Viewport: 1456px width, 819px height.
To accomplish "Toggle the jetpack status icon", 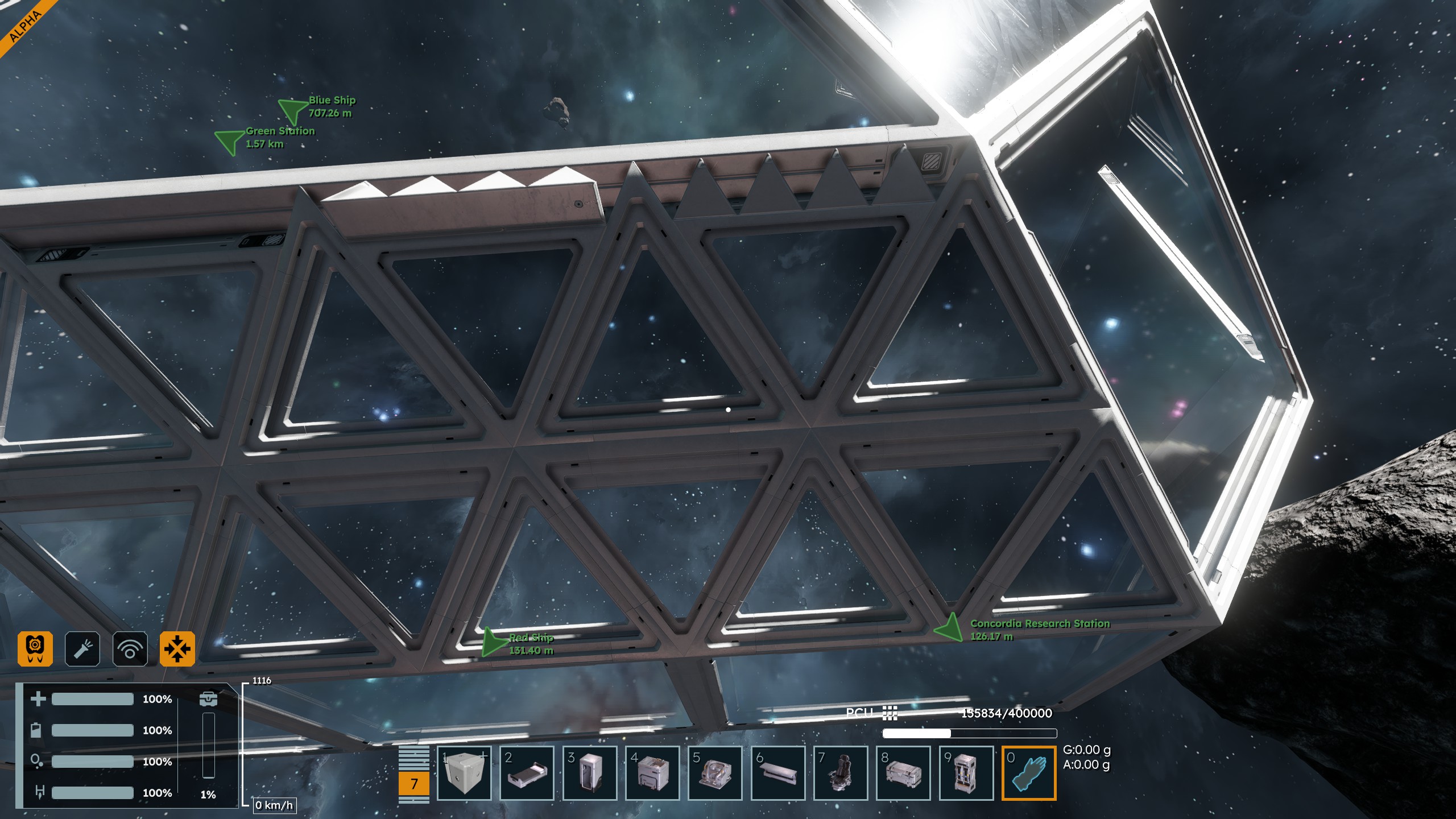I will tap(35, 648).
